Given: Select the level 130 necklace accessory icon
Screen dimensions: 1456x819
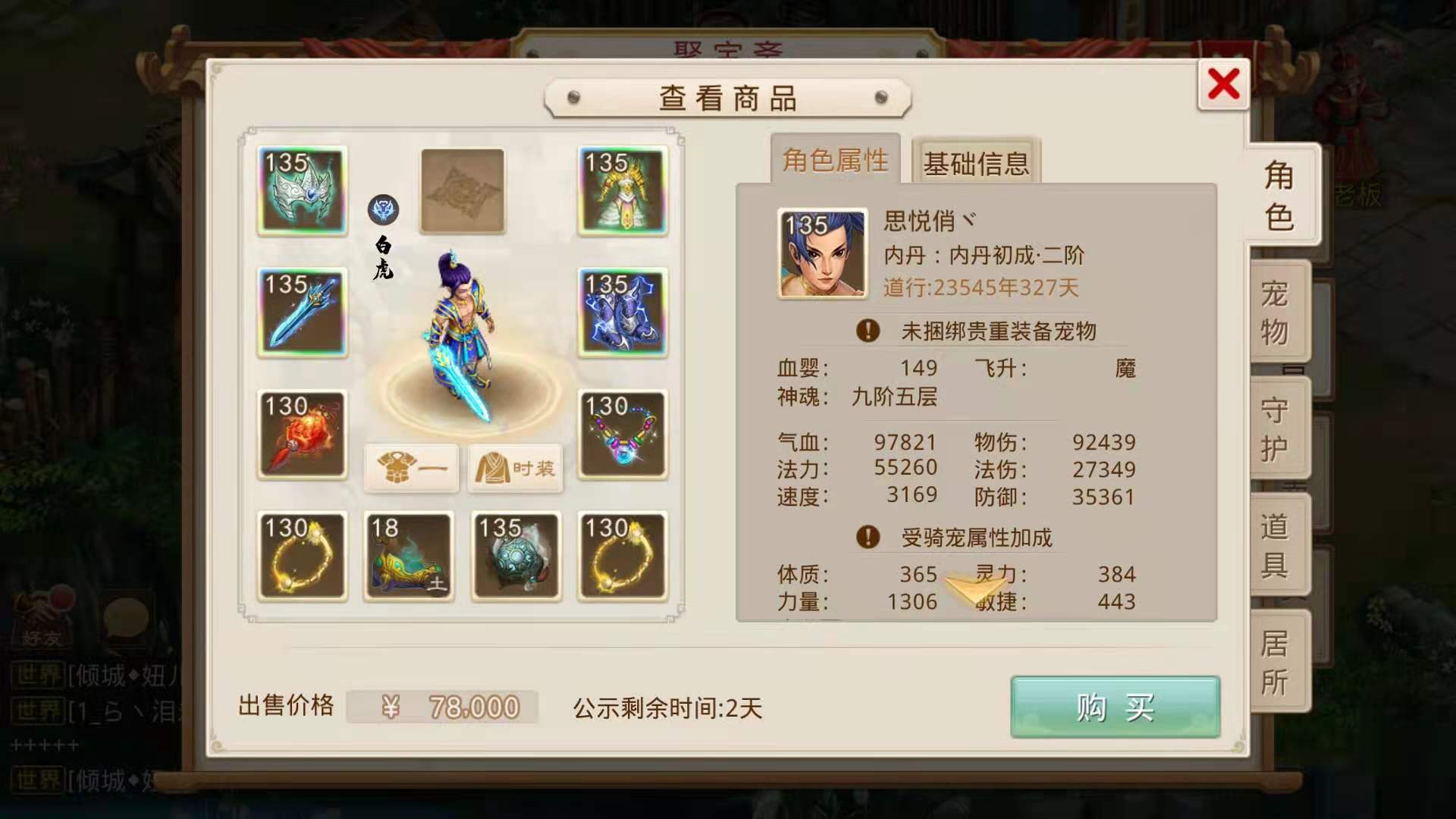Looking at the screenshot, I should (x=622, y=435).
